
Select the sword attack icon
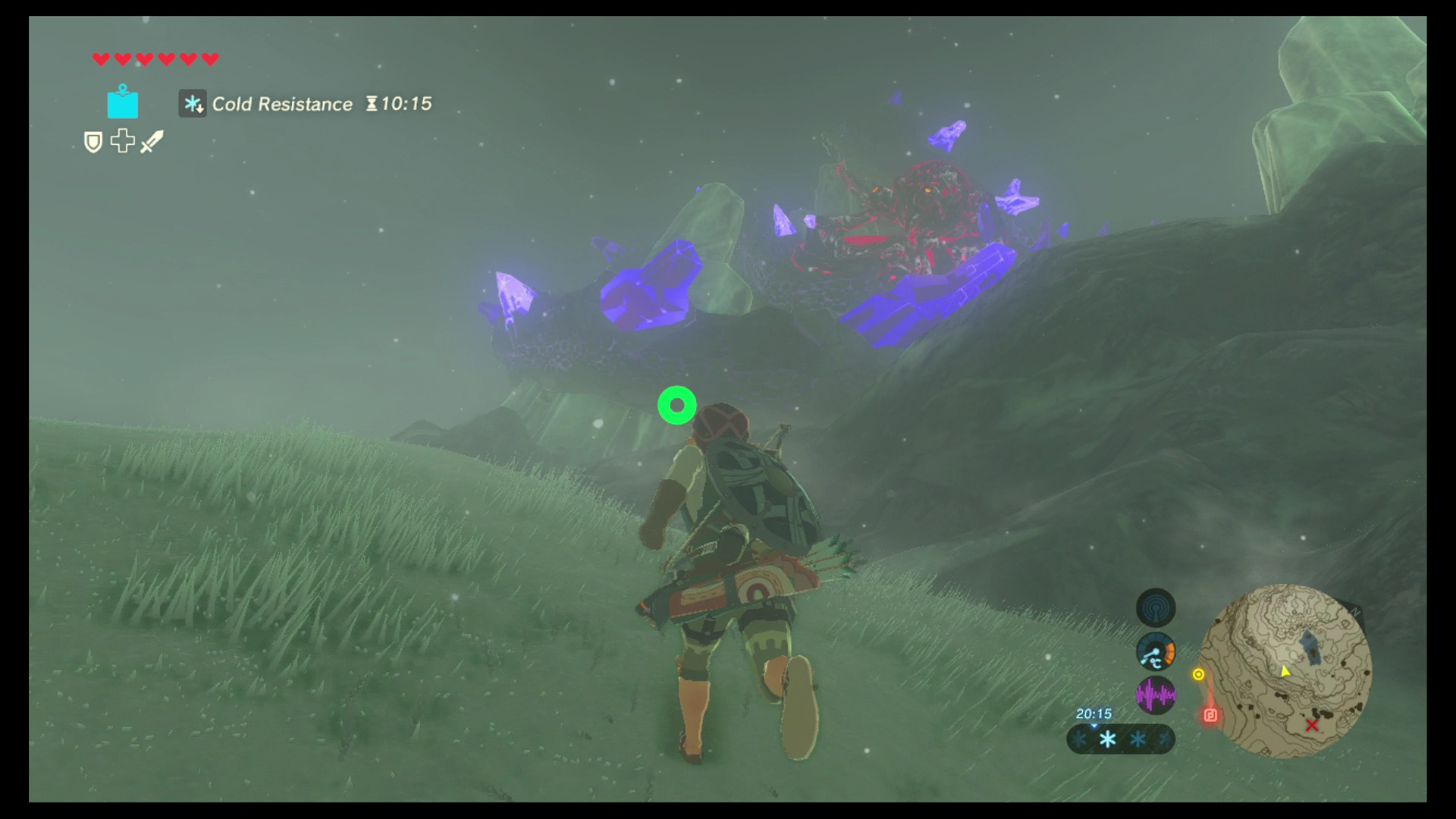(x=151, y=143)
